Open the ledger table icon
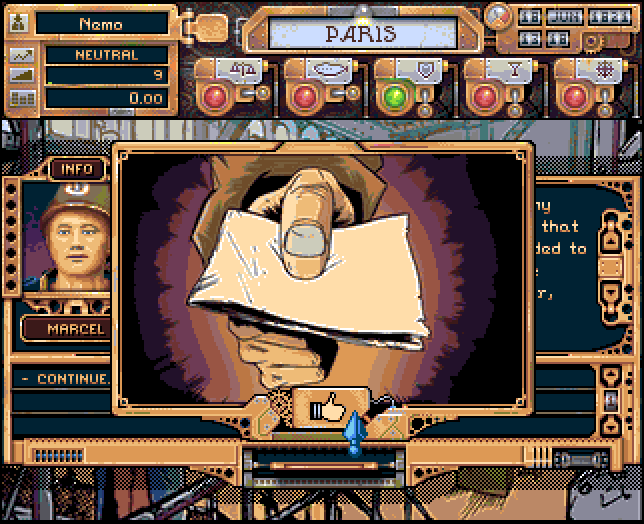This screenshot has width=644, height=524. (x=22, y=98)
